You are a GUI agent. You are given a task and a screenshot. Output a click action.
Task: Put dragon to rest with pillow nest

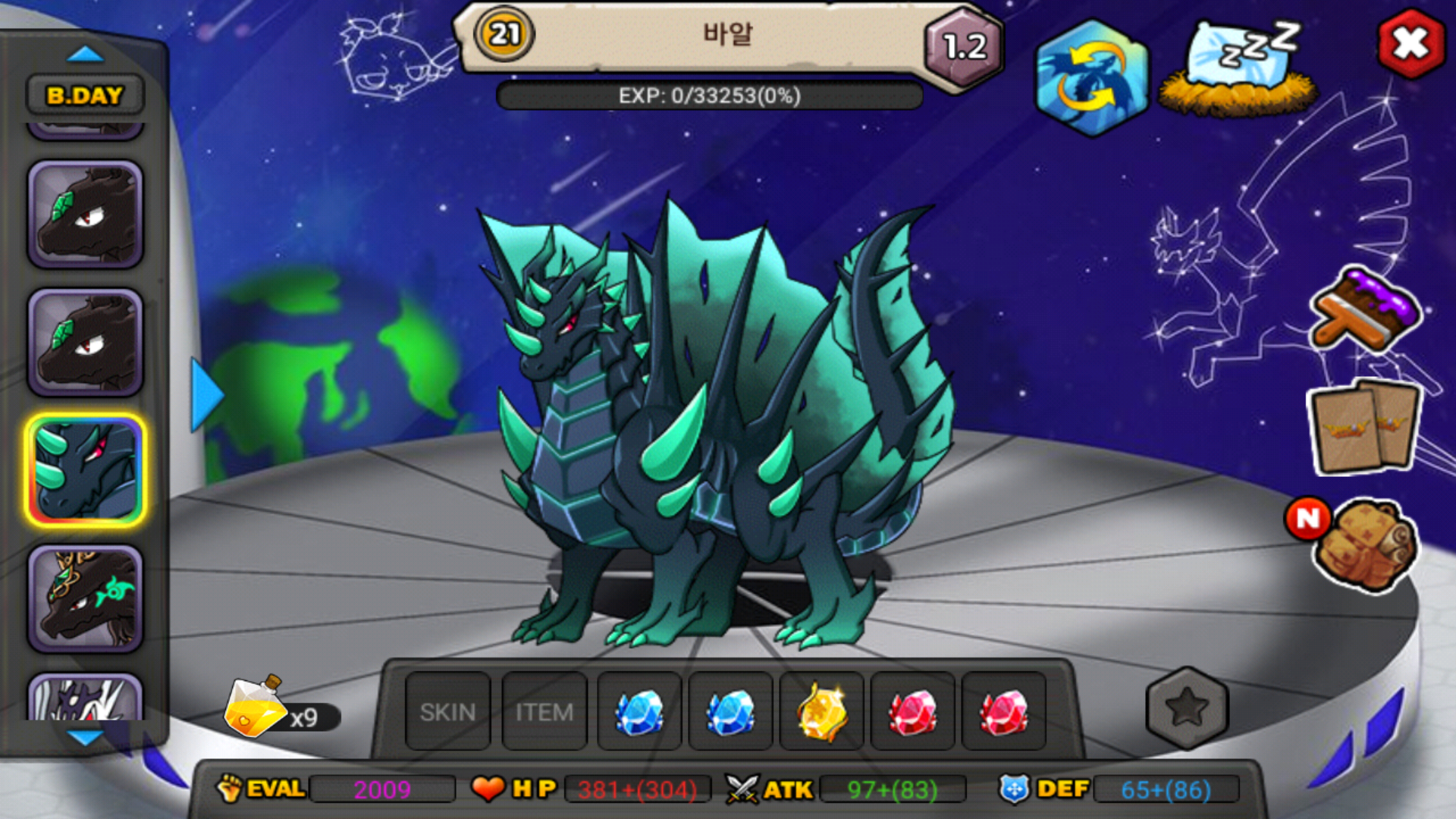tap(1239, 70)
